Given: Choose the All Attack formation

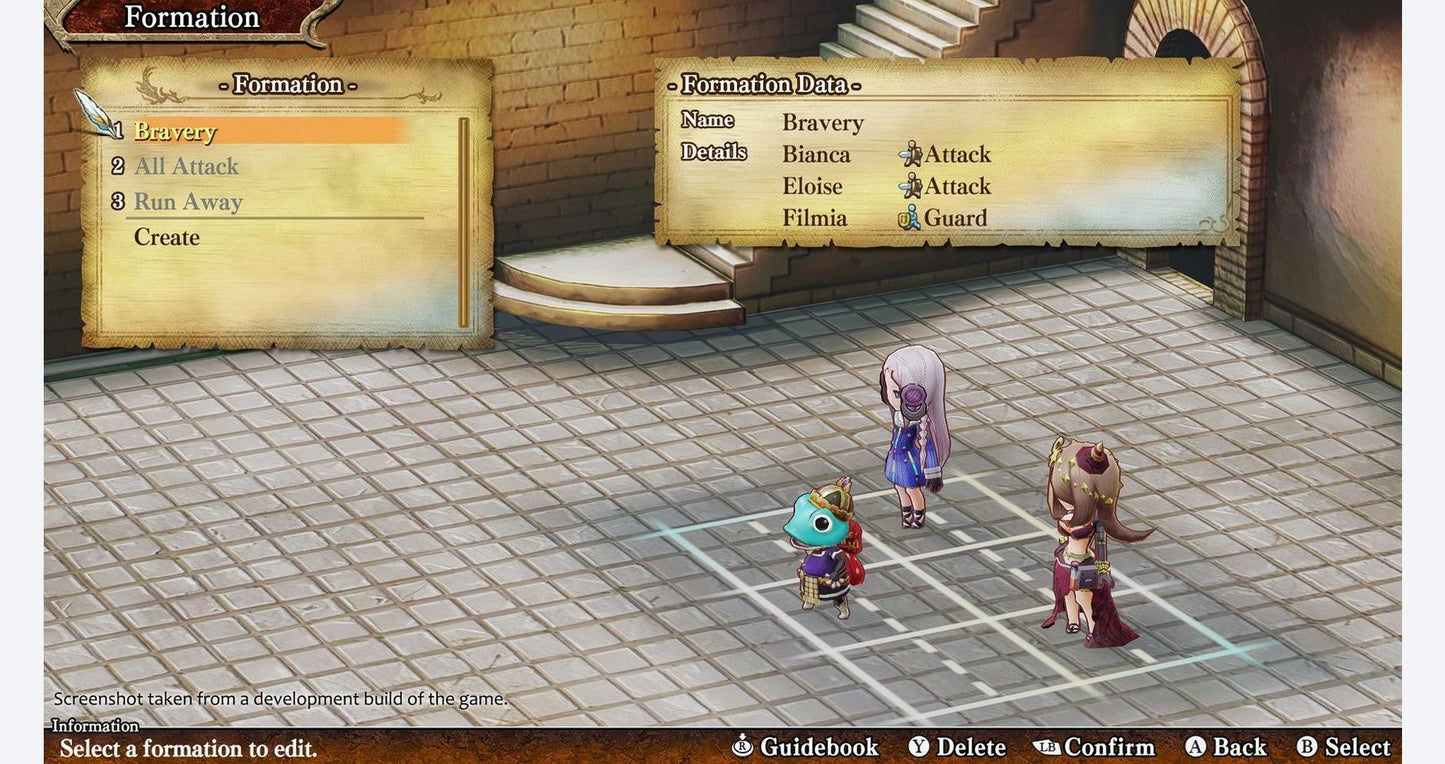Looking at the screenshot, I should [x=186, y=166].
